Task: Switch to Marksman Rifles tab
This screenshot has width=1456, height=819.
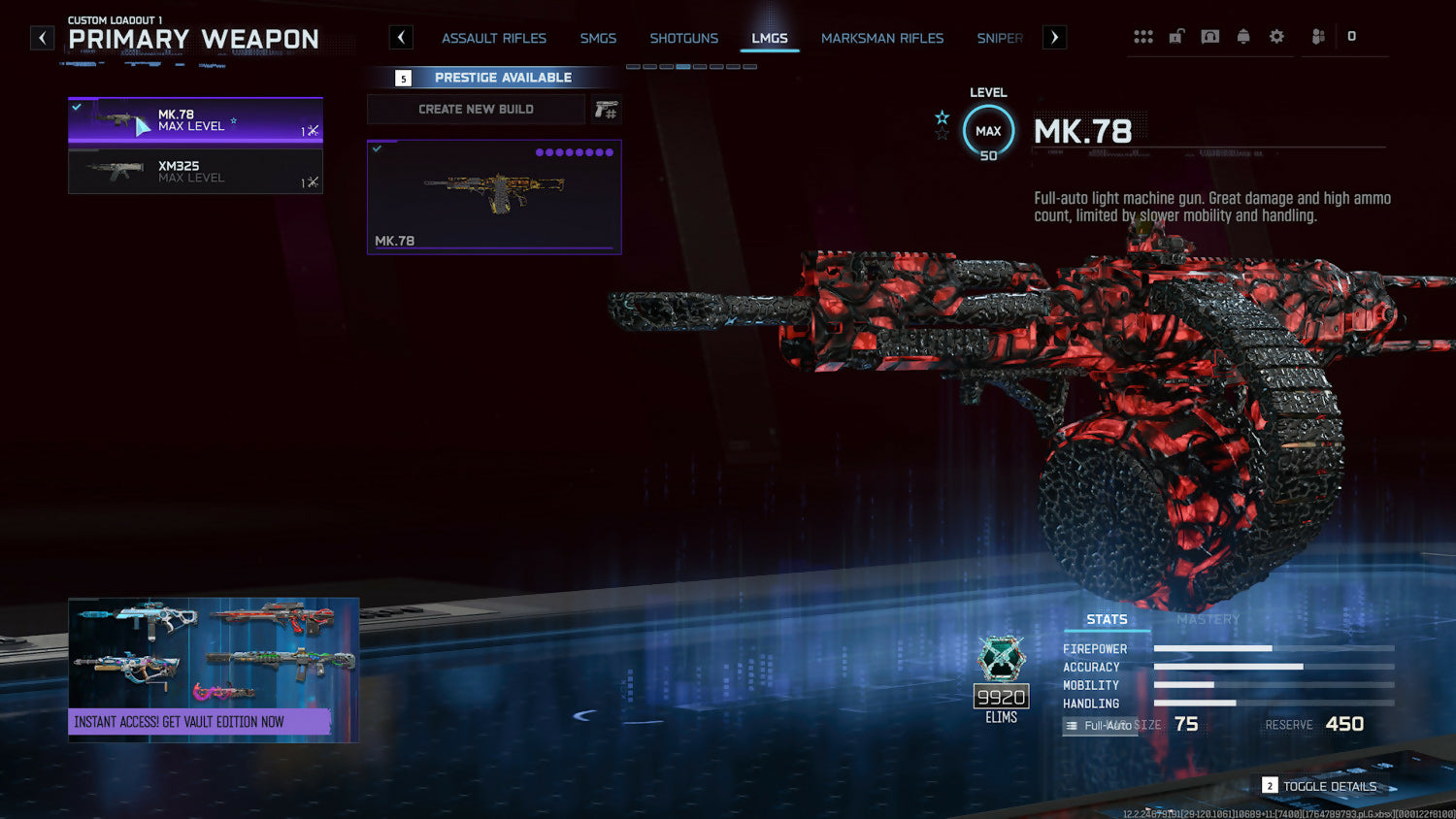Action: pyautogui.click(x=882, y=38)
